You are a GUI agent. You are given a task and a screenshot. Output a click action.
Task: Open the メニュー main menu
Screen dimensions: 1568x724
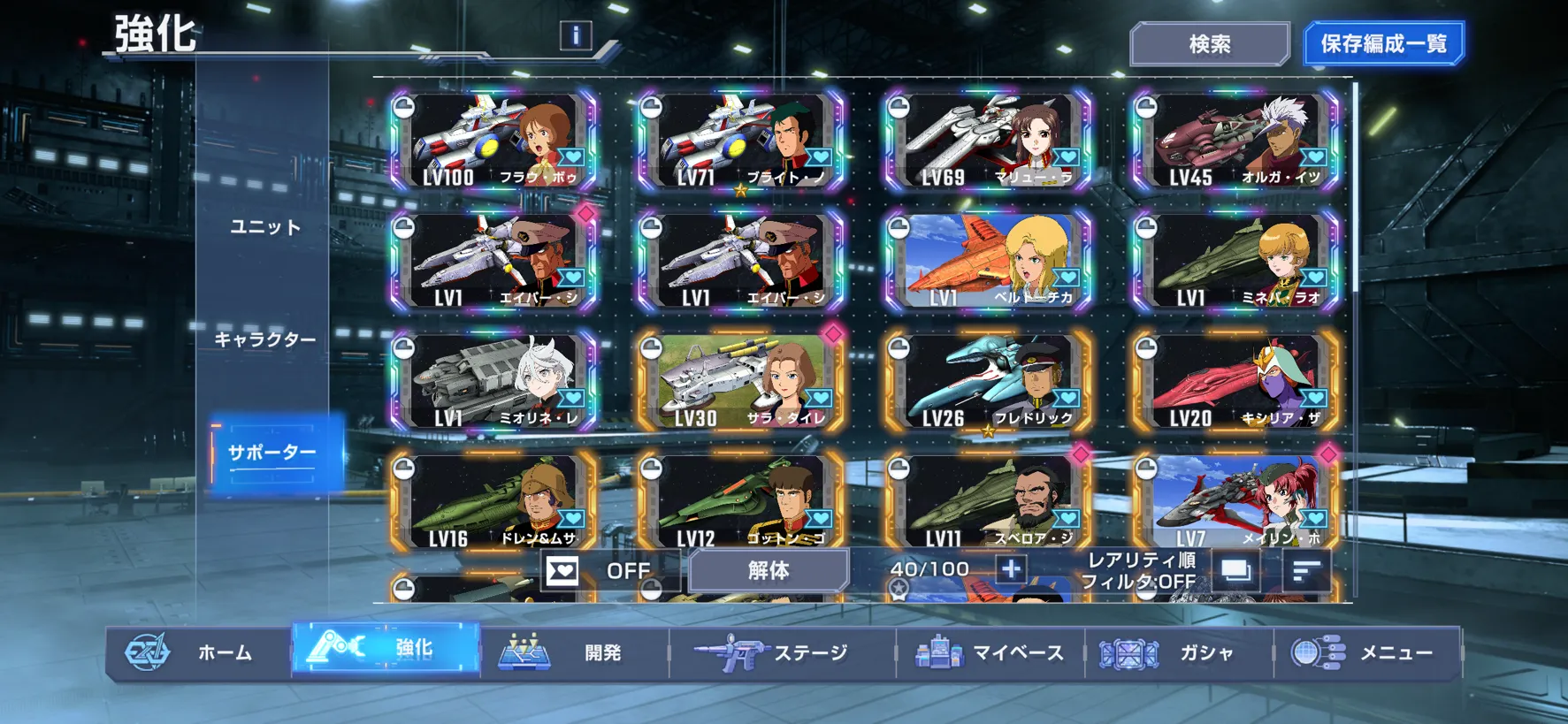pos(1366,653)
